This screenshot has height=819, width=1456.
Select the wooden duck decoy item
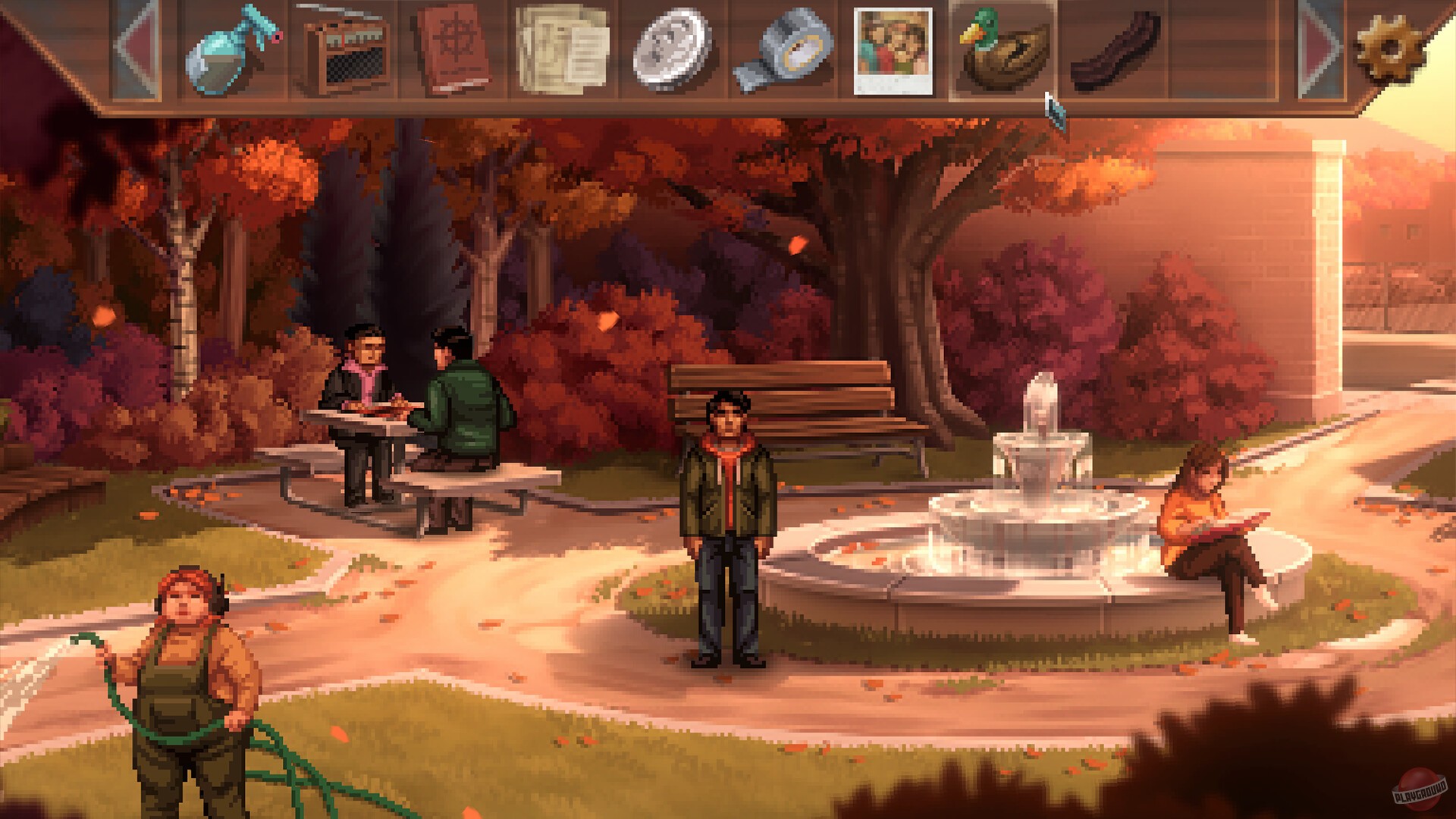point(1001,49)
